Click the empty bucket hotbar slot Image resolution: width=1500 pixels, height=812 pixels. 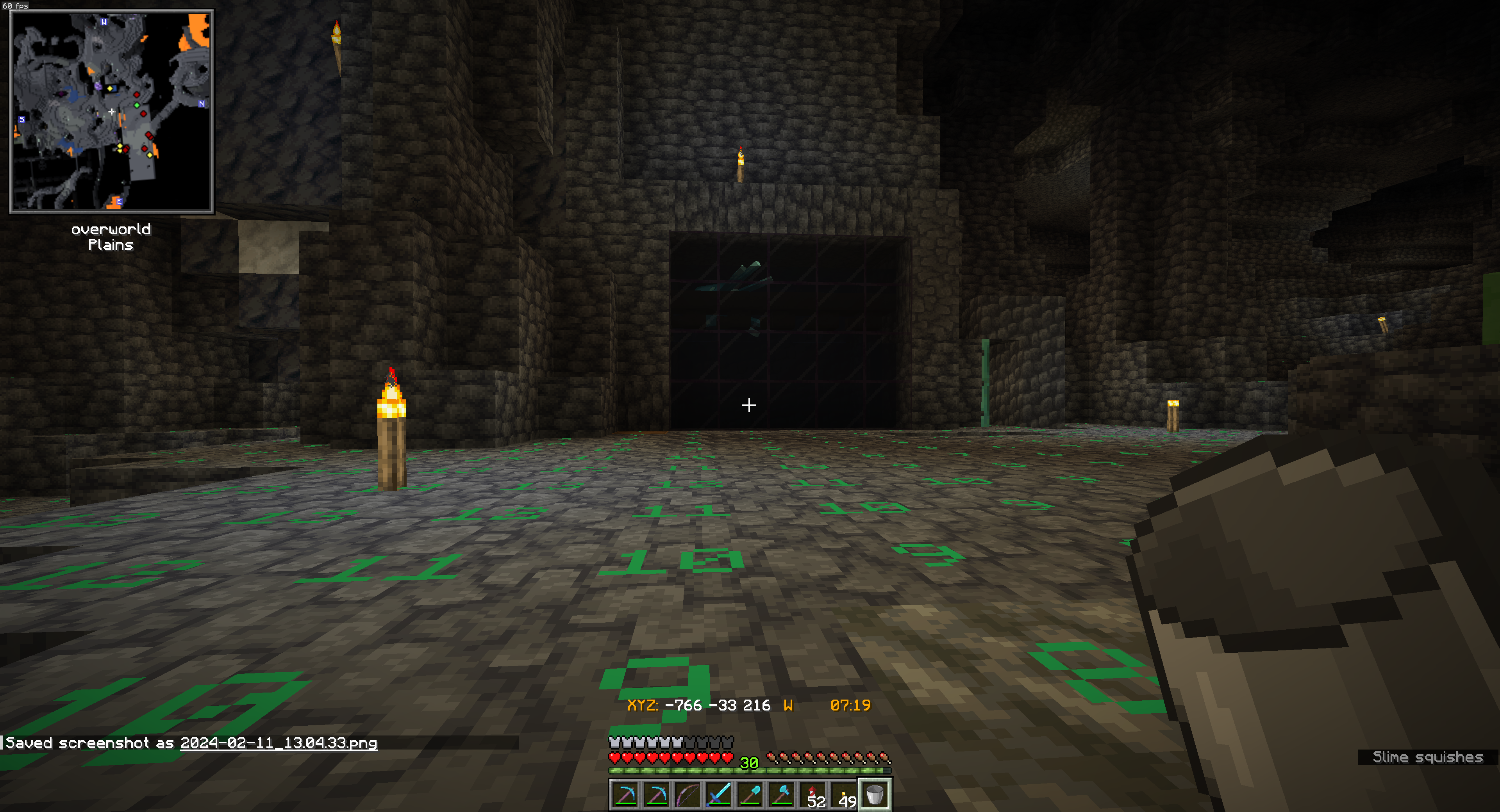(875, 794)
